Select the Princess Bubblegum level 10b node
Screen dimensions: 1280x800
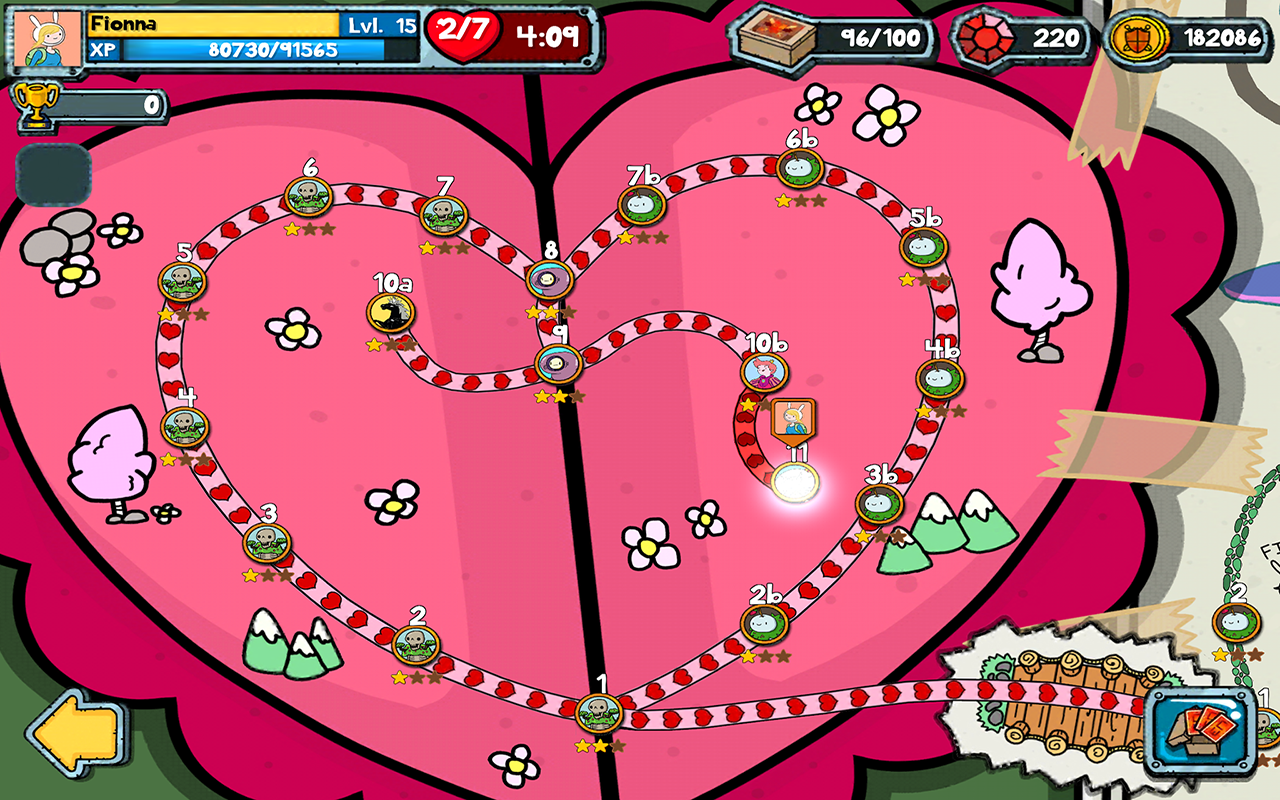point(764,372)
